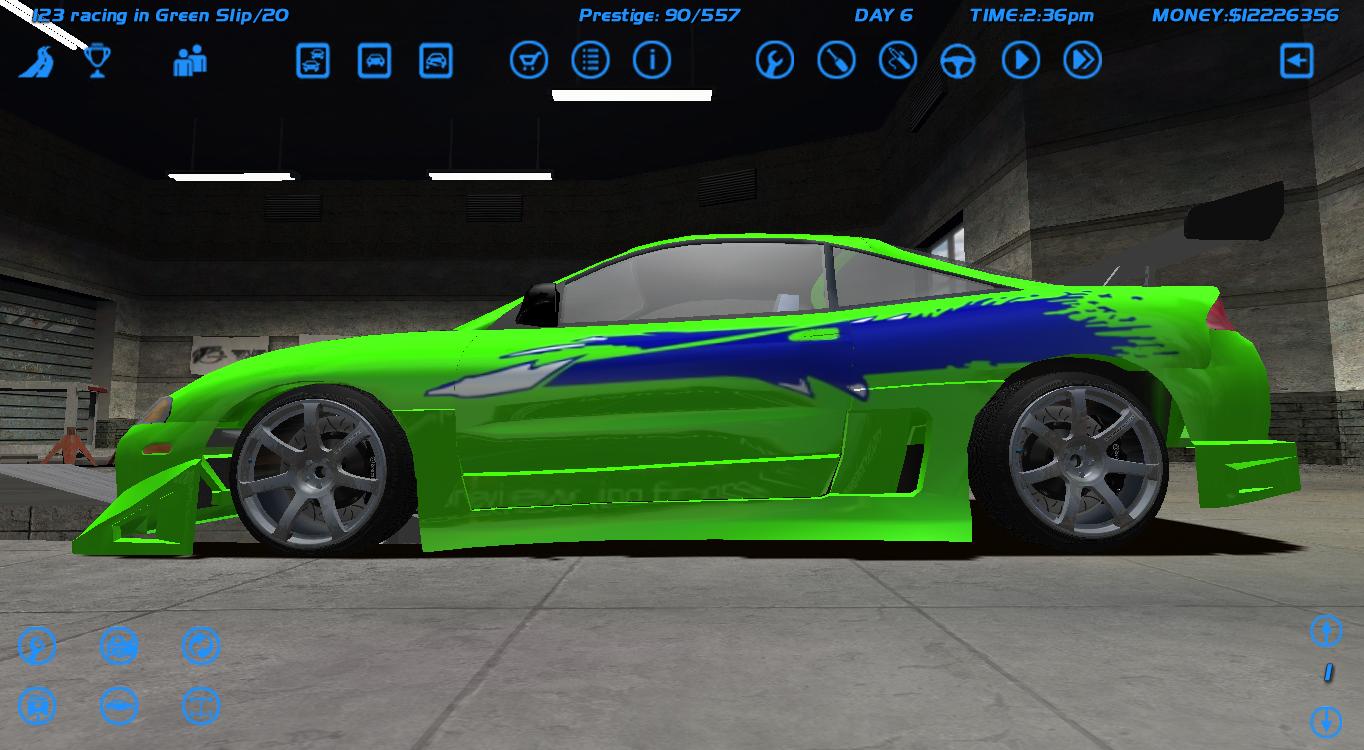Open the car club members screen
This screenshot has height=750, width=1364.
190,60
